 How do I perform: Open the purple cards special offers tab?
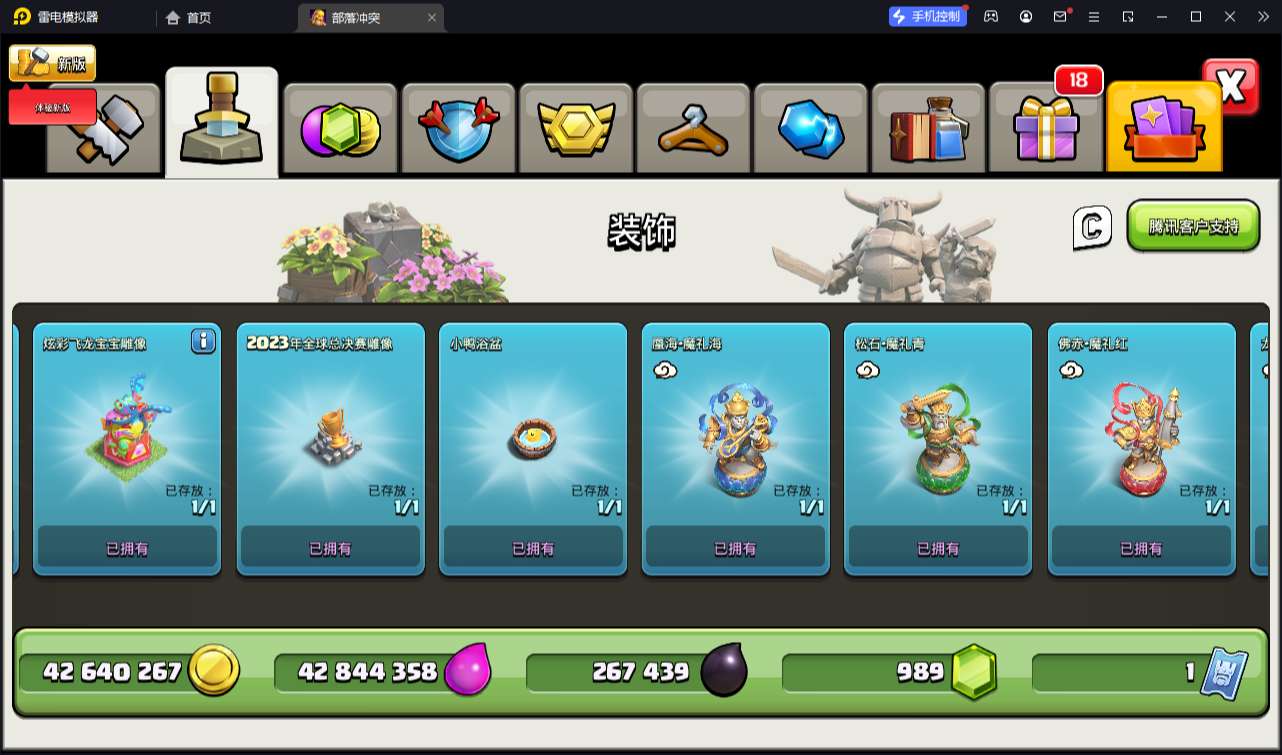pos(1163,130)
